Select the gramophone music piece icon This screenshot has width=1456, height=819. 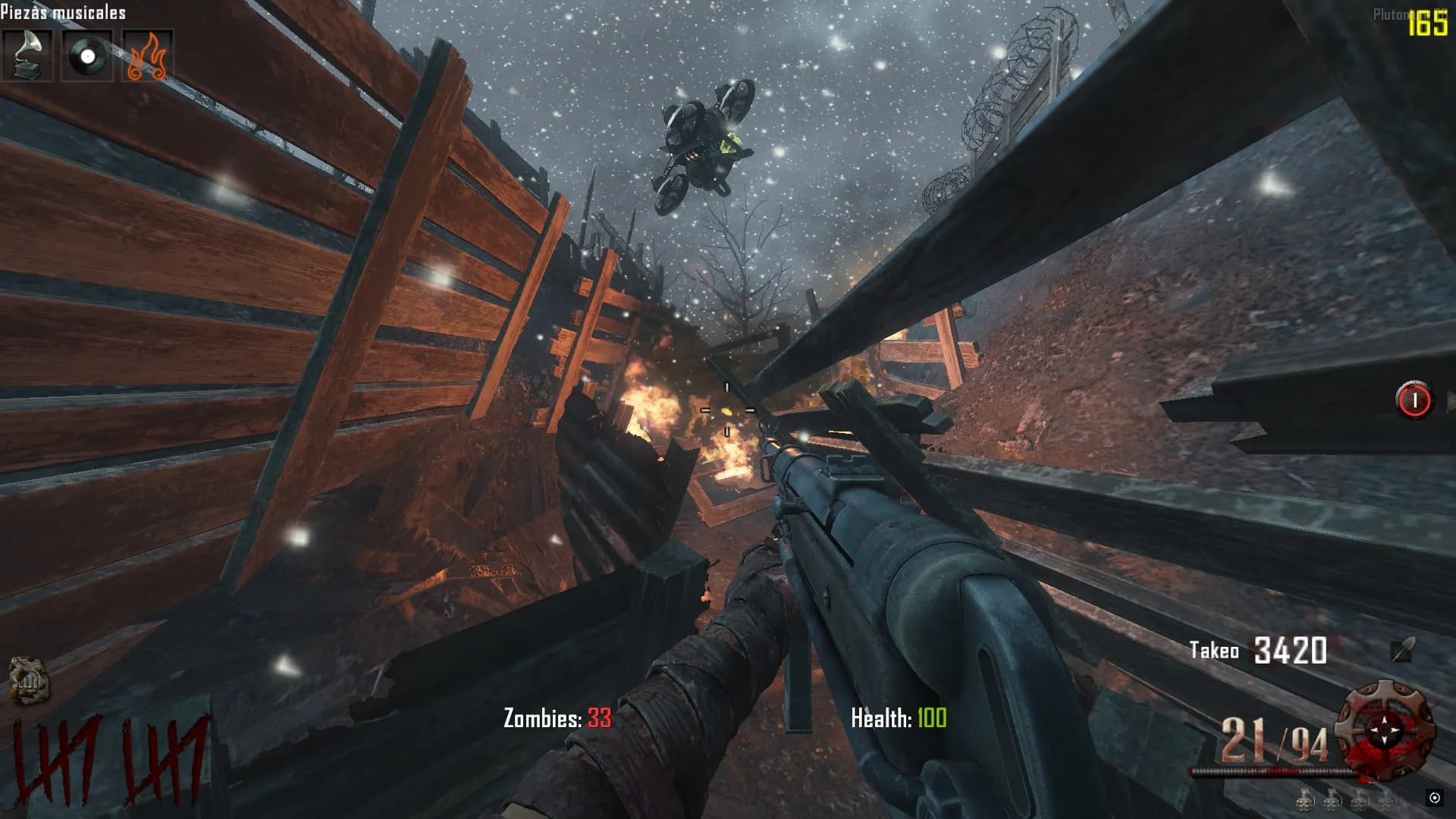(27, 55)
